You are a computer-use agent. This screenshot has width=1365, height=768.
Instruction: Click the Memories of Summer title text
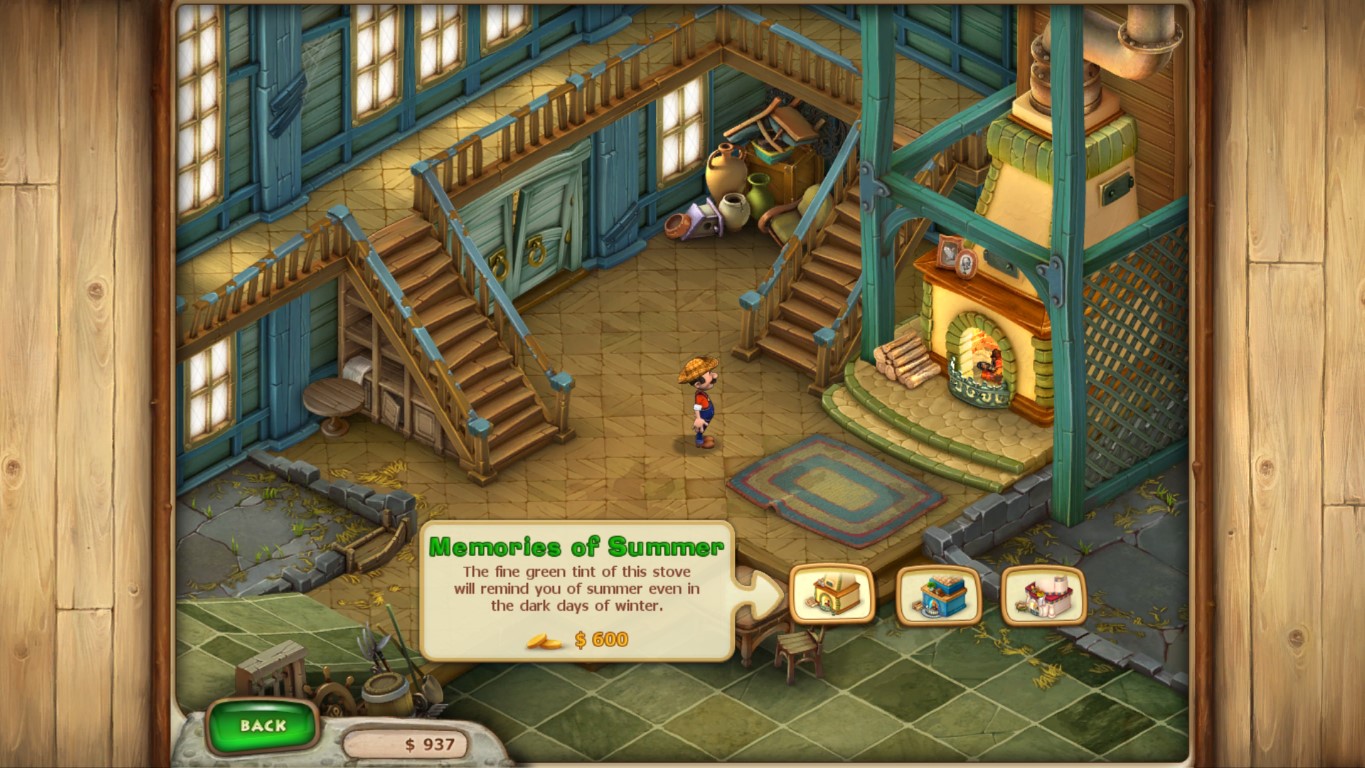click(x=578, y=545)
